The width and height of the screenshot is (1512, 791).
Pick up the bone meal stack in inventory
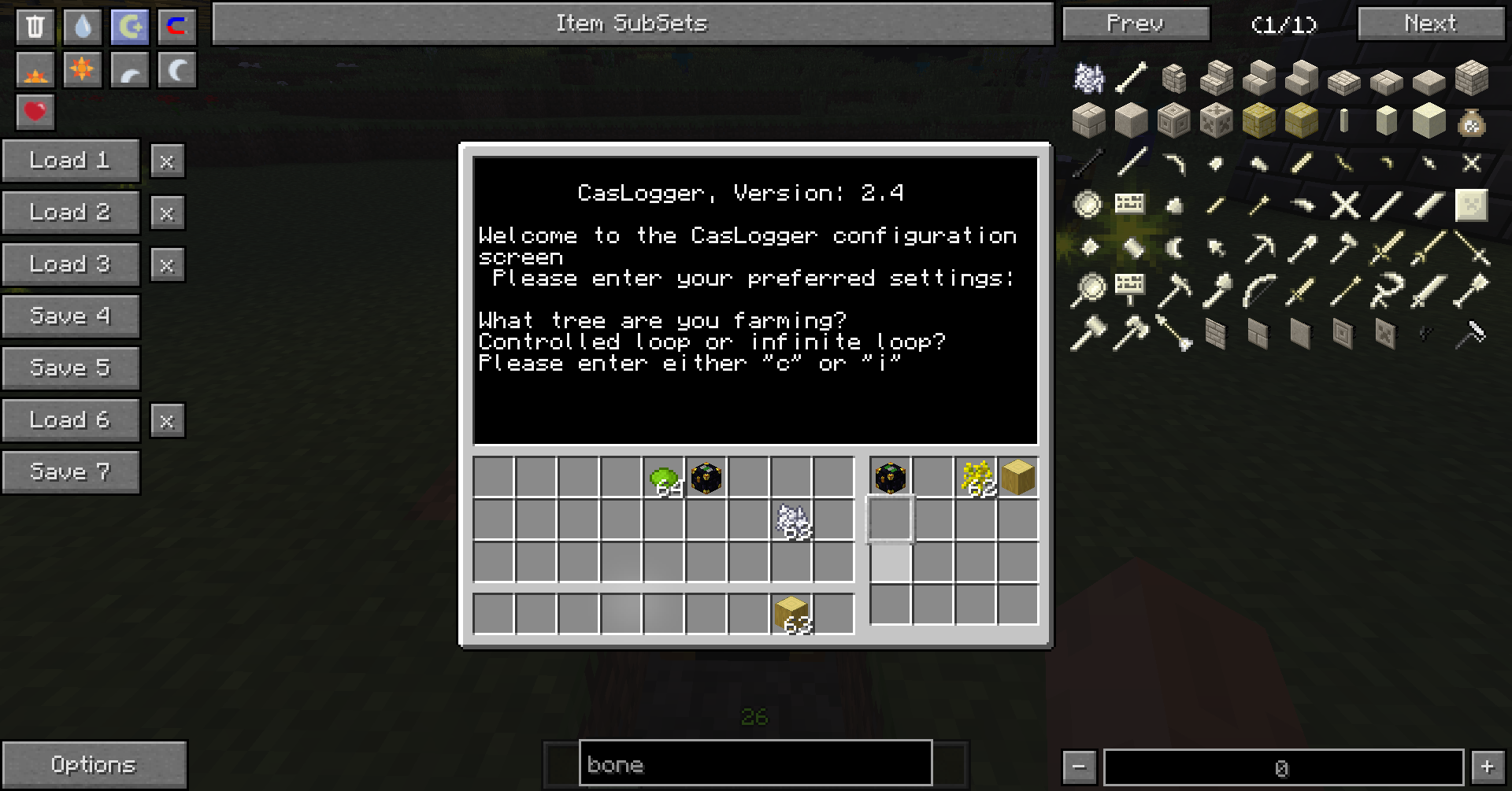791,520
